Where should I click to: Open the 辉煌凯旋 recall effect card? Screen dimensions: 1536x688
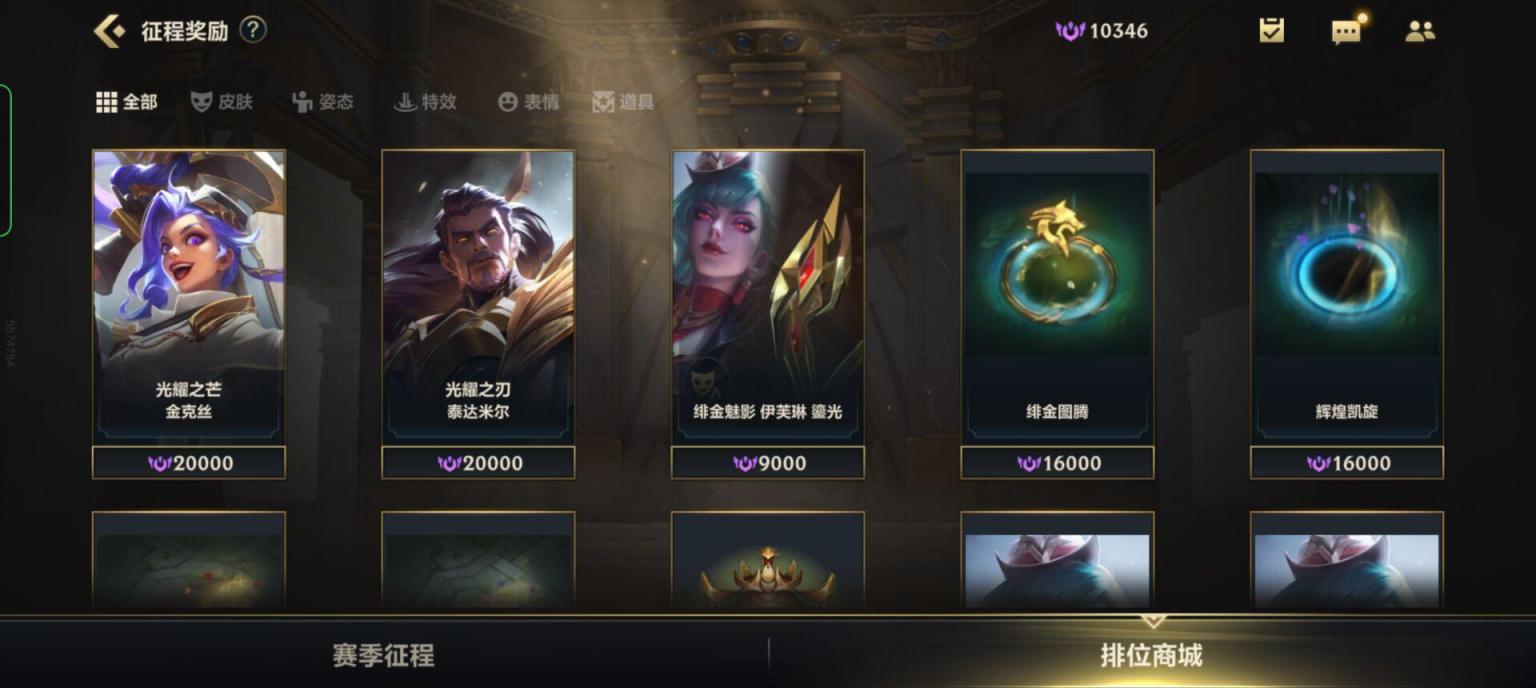1346,295
